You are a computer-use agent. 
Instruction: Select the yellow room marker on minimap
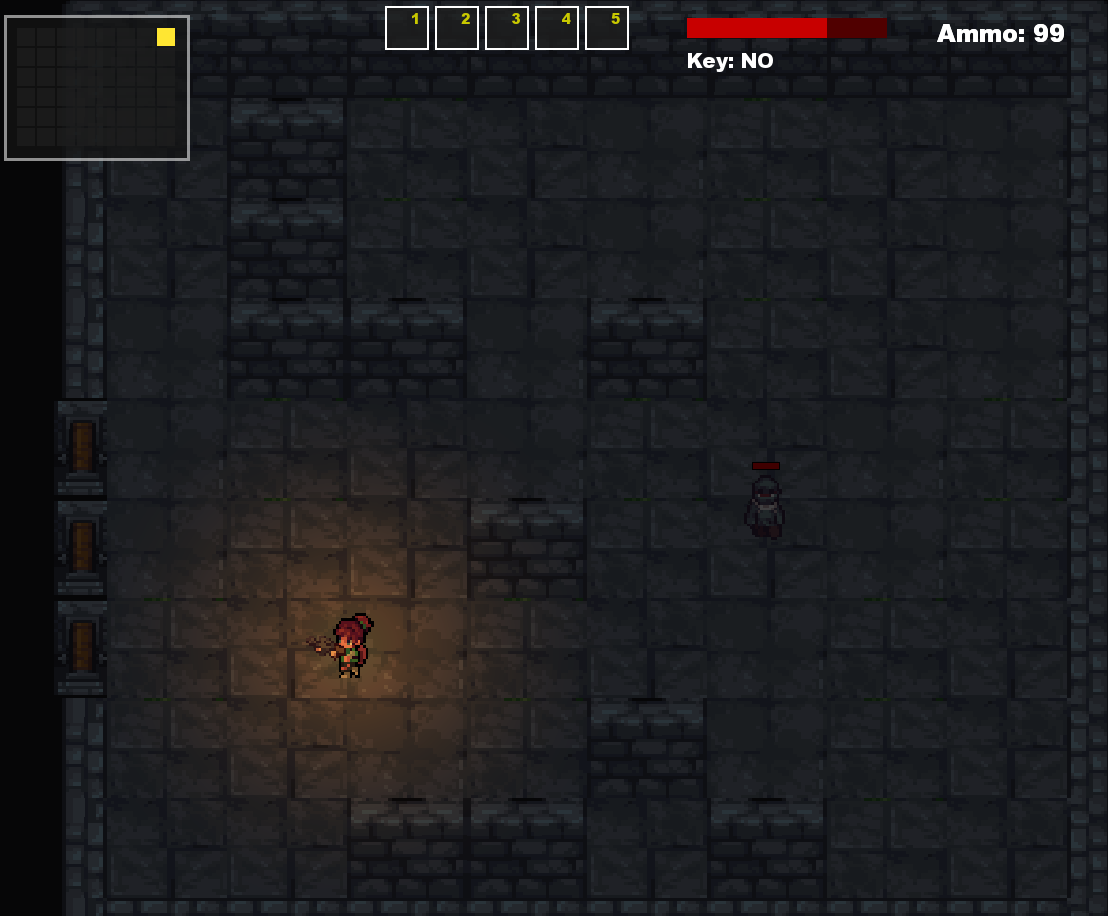(166, 37)
